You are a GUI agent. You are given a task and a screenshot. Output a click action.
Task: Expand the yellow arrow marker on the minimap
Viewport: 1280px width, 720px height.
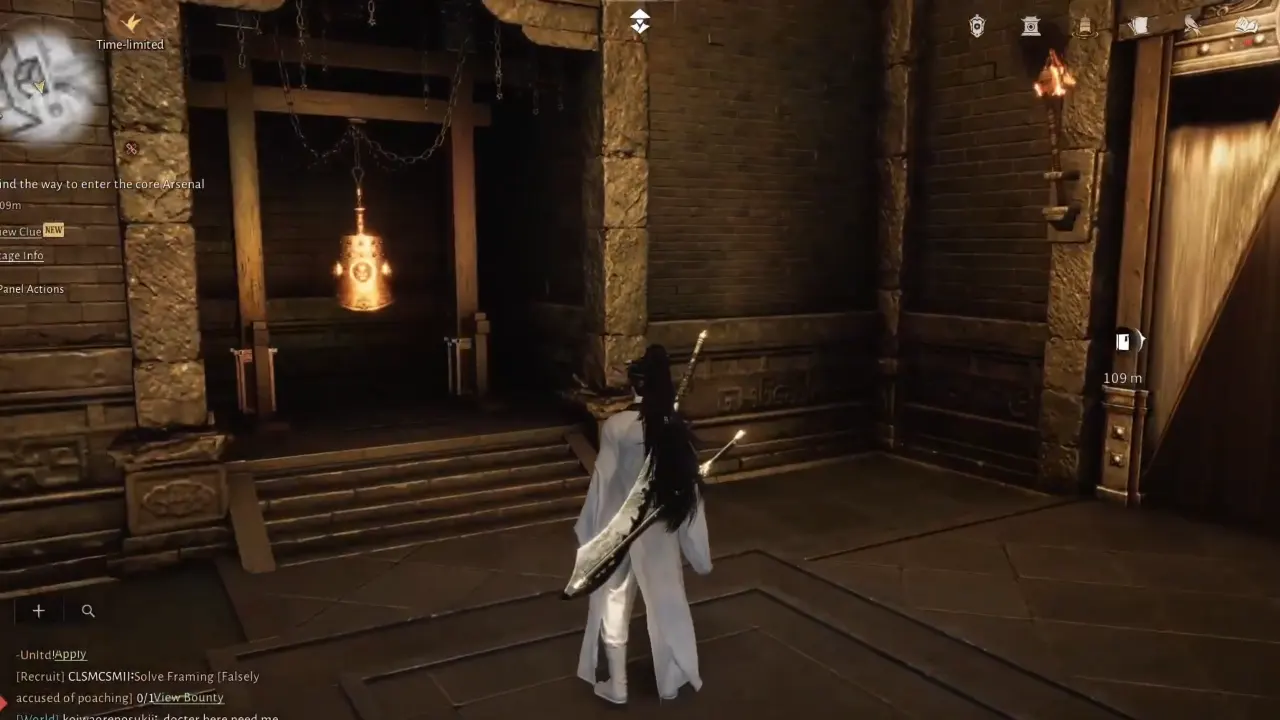[39, 87]
